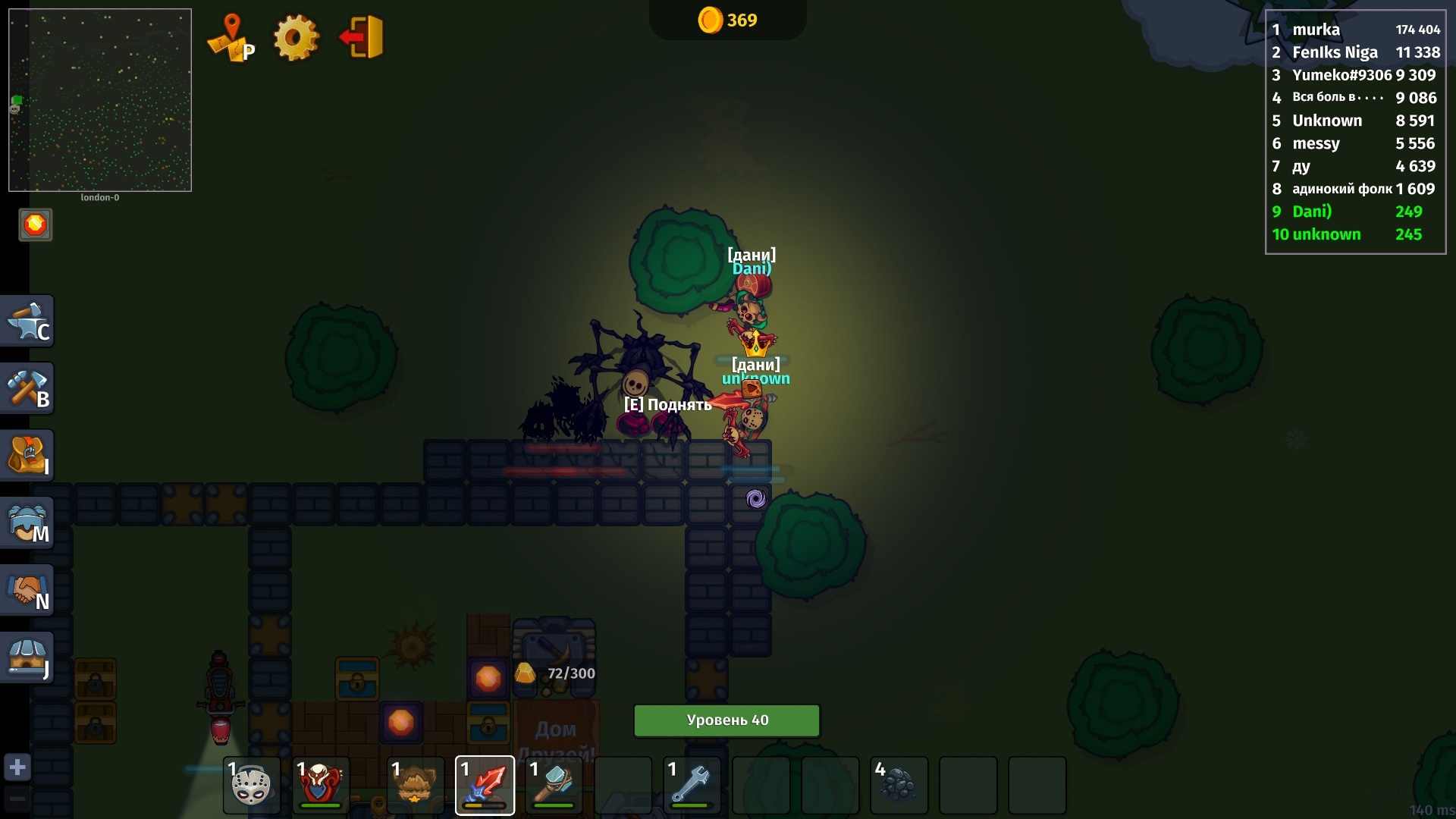Open the shop marketplace (J)

pos(28,657)
